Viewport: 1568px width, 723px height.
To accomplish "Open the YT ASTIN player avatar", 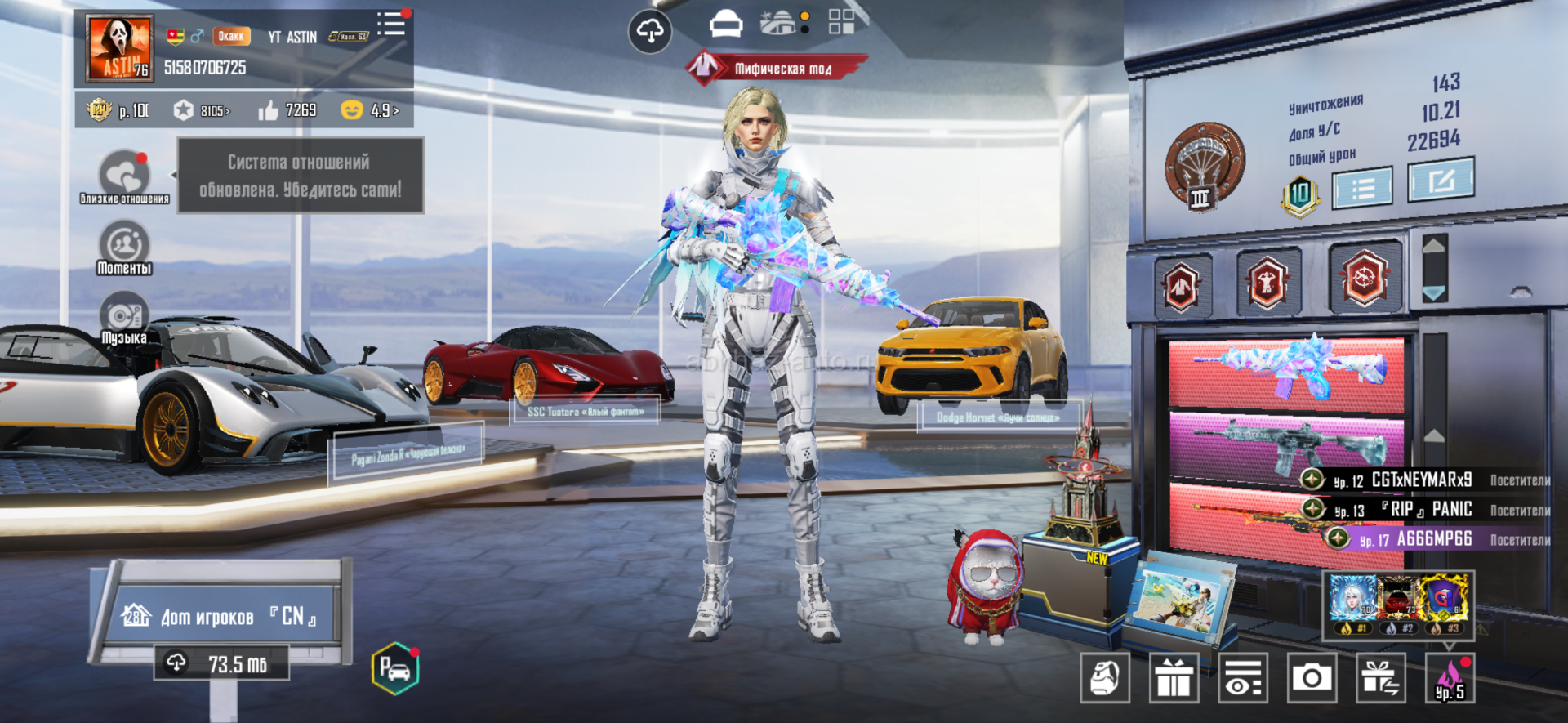I will pos(119,49).
